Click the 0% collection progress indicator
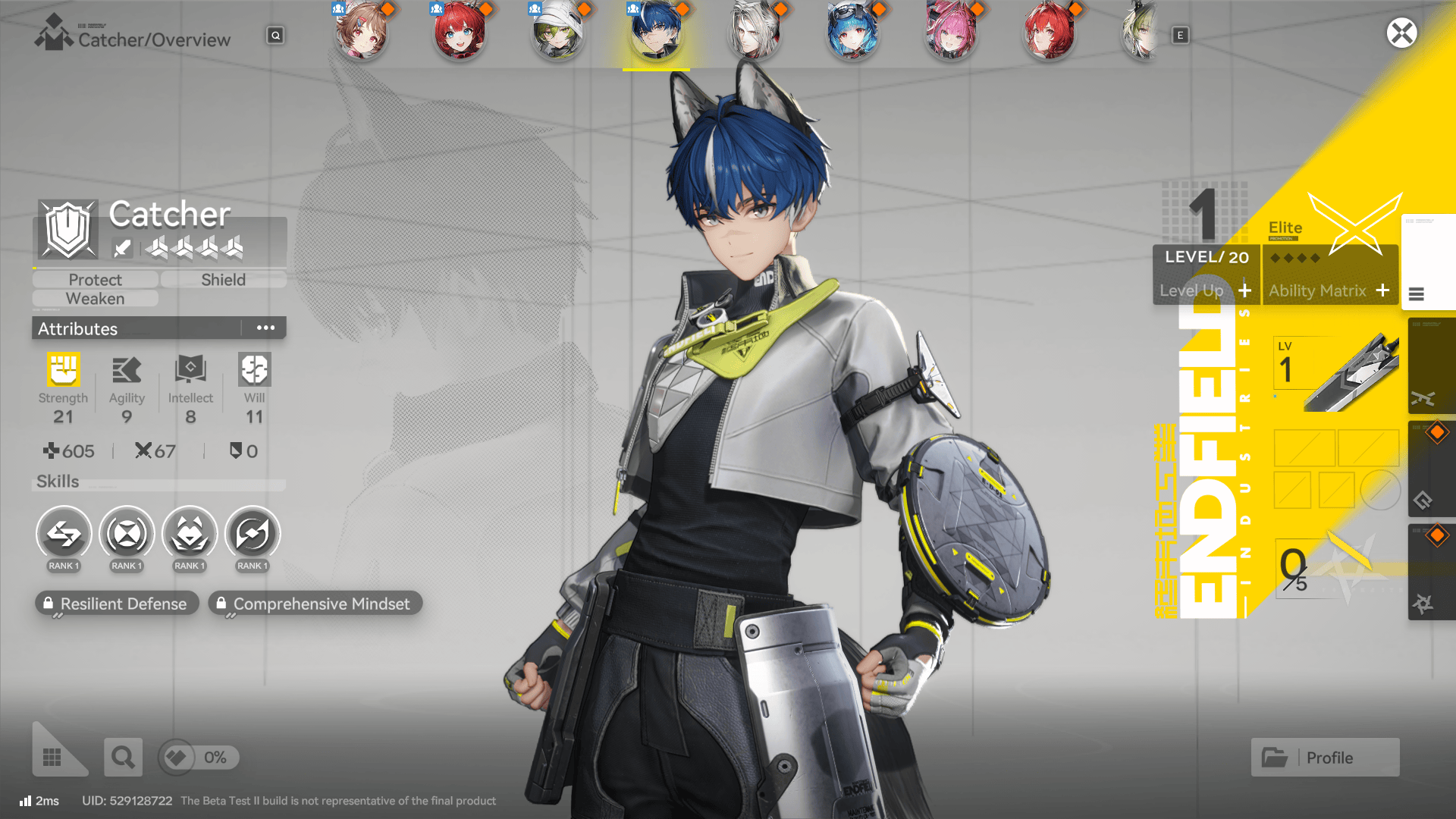This screenshot has width=1456, height=819. pos(197,757)
